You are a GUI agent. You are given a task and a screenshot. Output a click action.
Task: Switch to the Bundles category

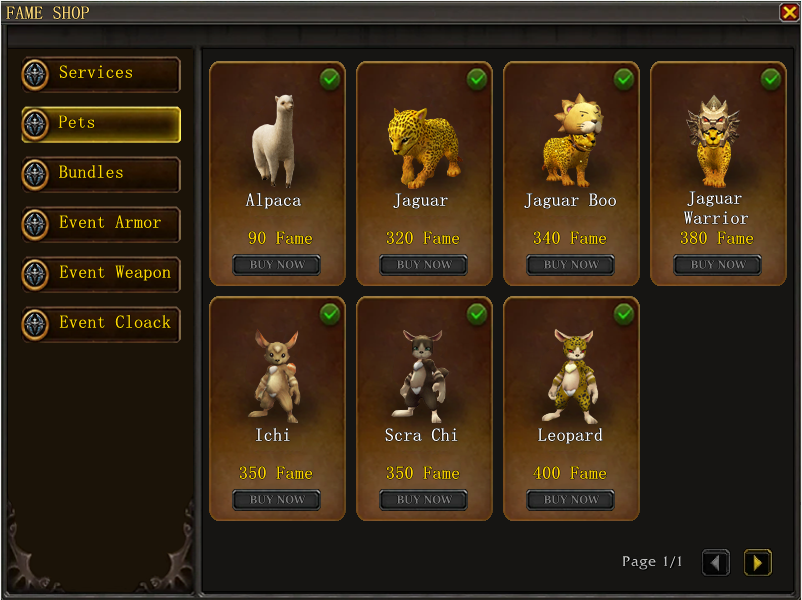tap(101, 174)
